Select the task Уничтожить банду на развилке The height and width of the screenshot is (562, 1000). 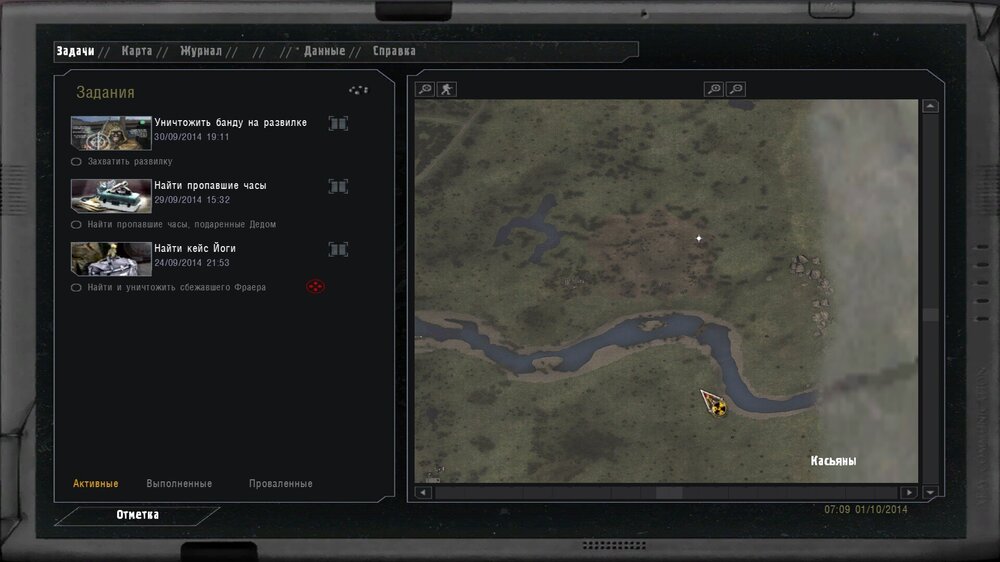tap(230, 123)
